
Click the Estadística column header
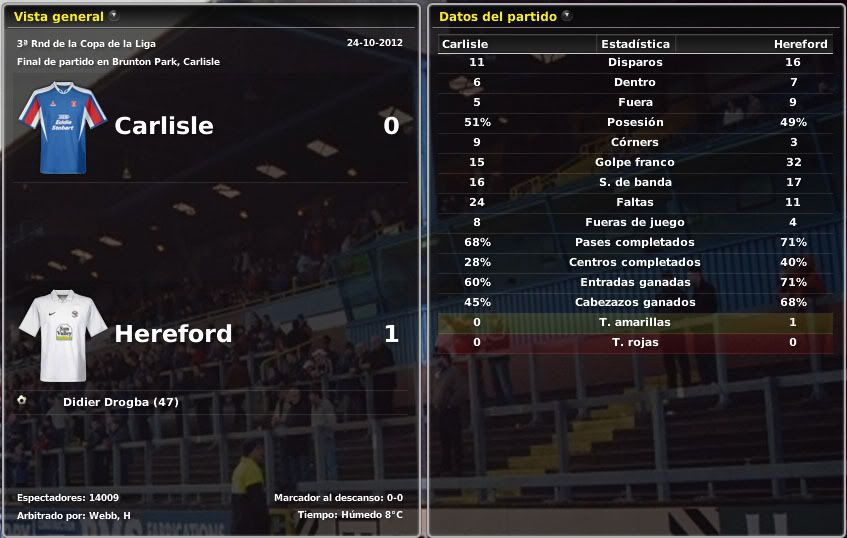(635, 44)
